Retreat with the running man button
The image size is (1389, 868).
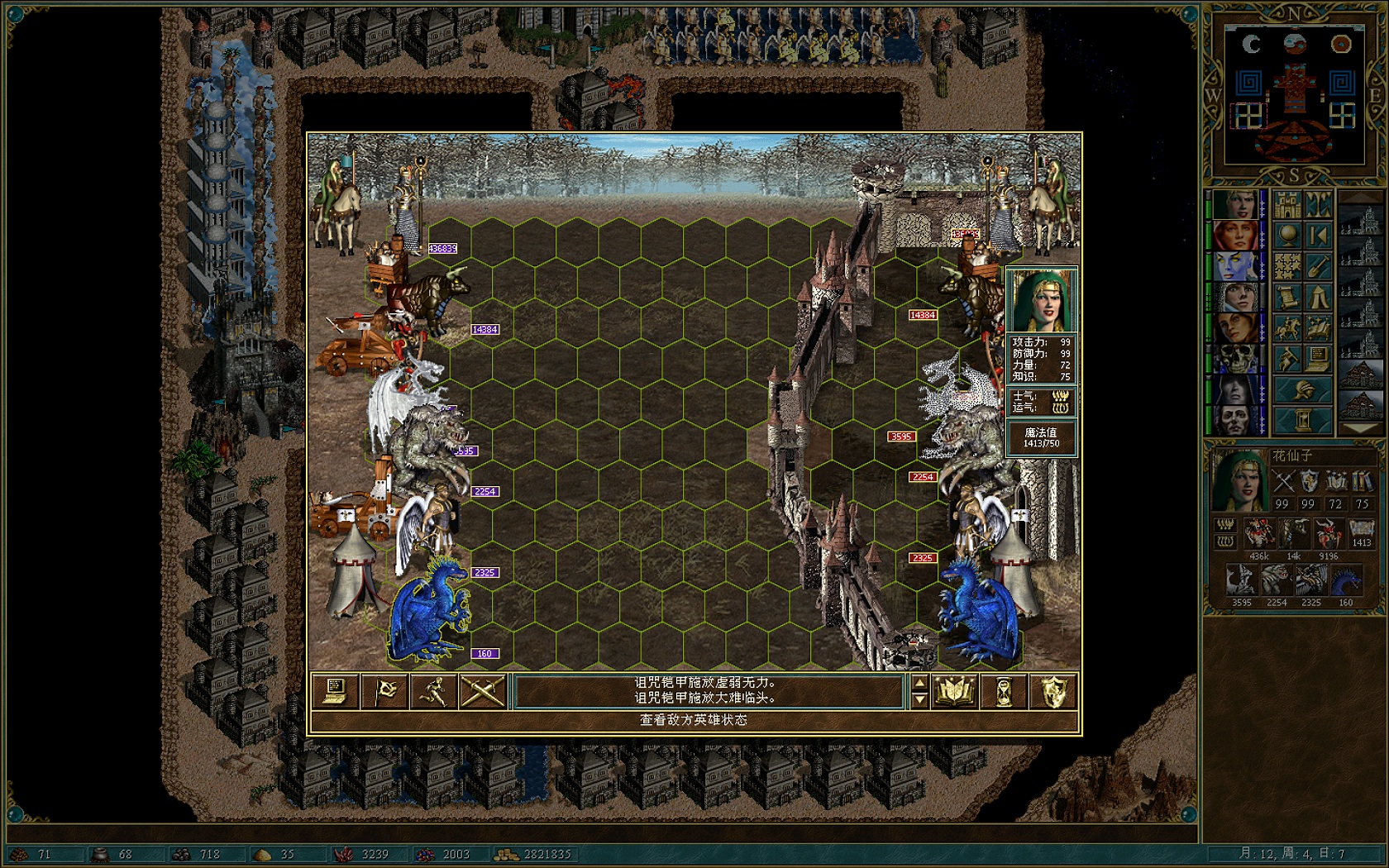[433, 692]
